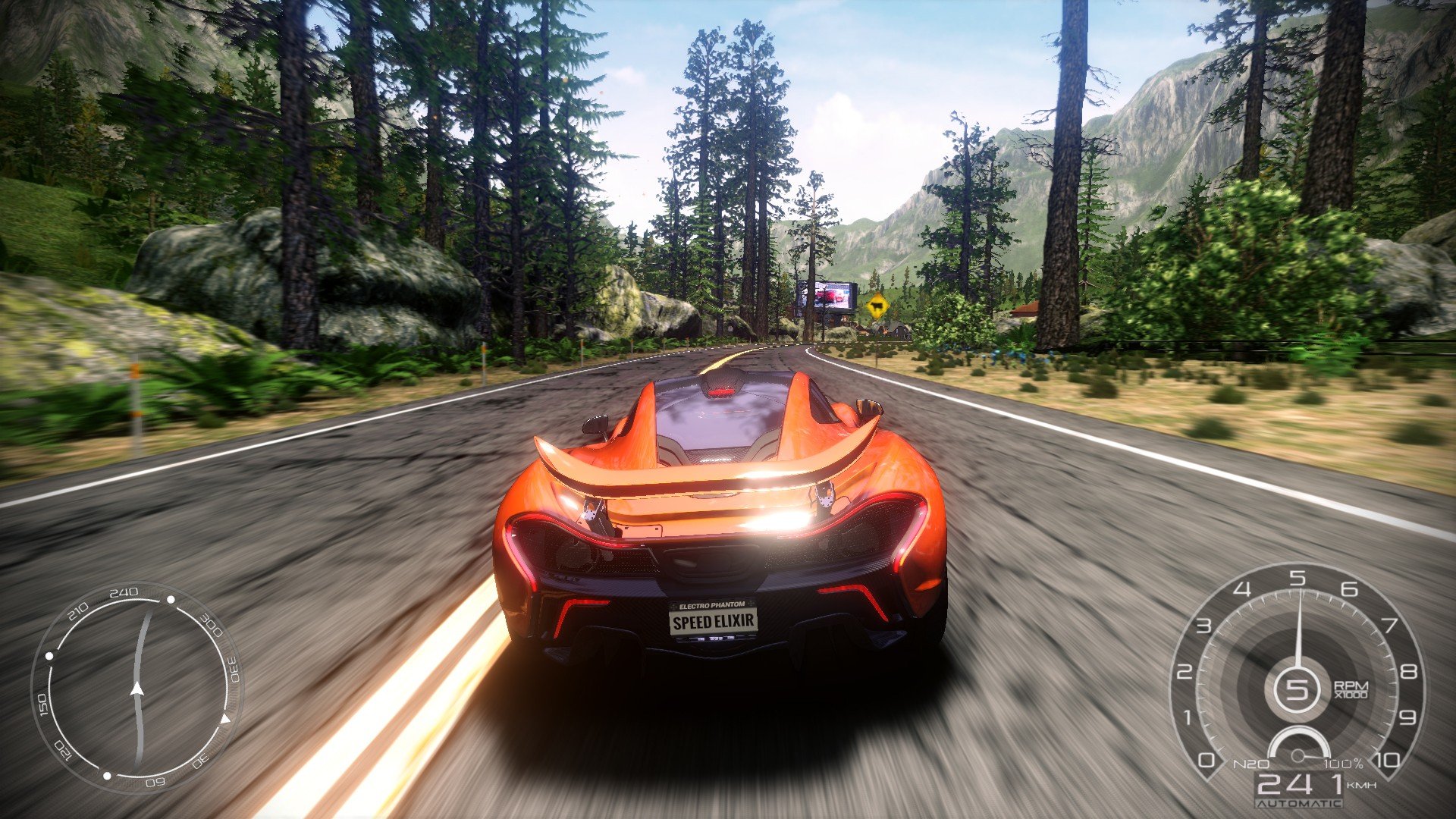Click the white waypoint dot near 240 heading

coord(170,598)
